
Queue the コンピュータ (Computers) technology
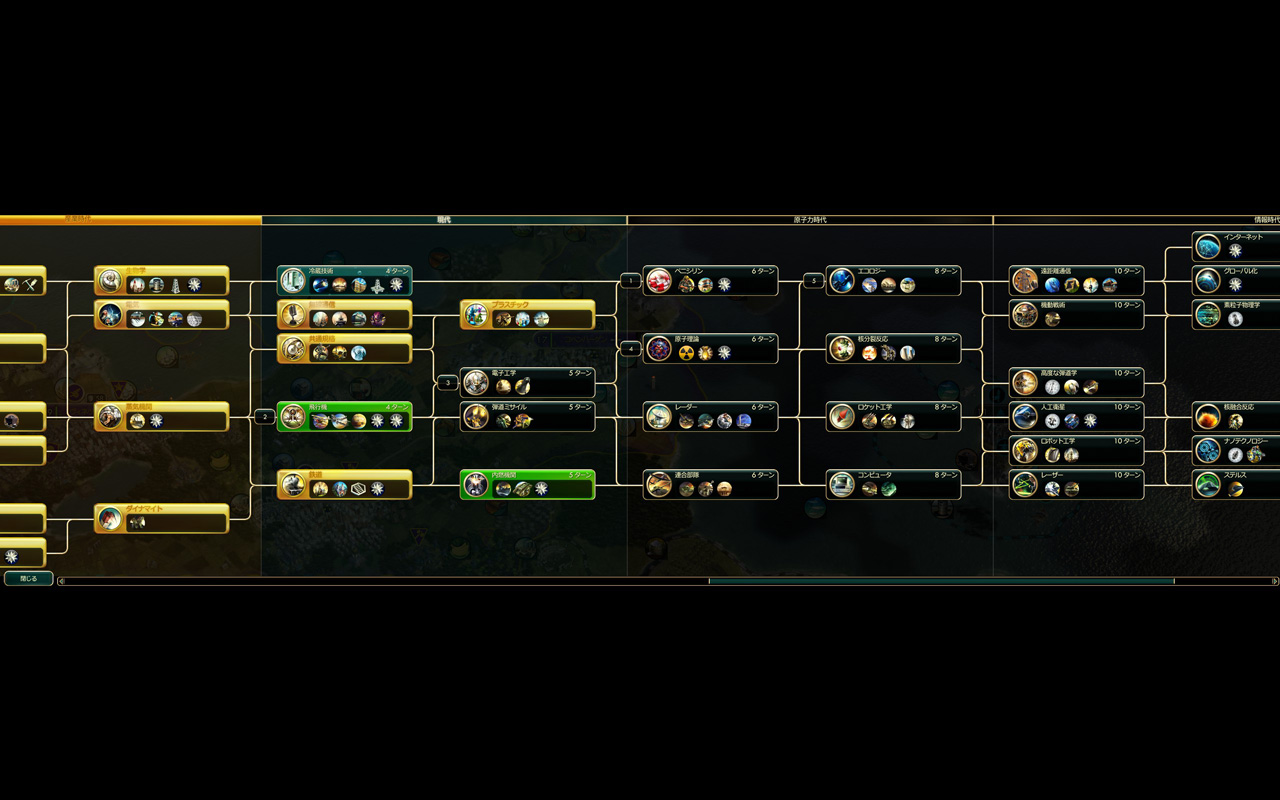click(893, 484)
